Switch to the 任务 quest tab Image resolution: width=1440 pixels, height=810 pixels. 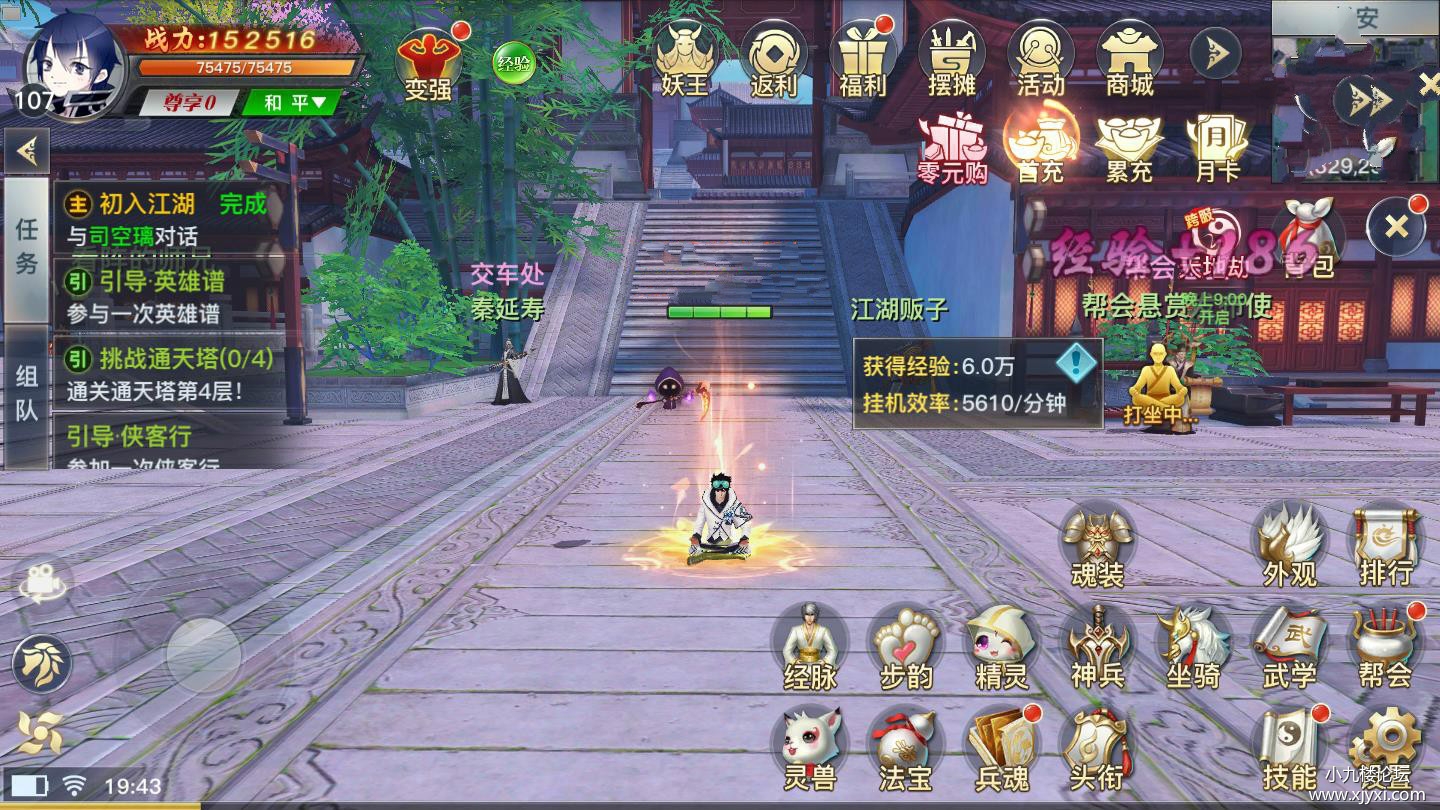click(27, 247)
